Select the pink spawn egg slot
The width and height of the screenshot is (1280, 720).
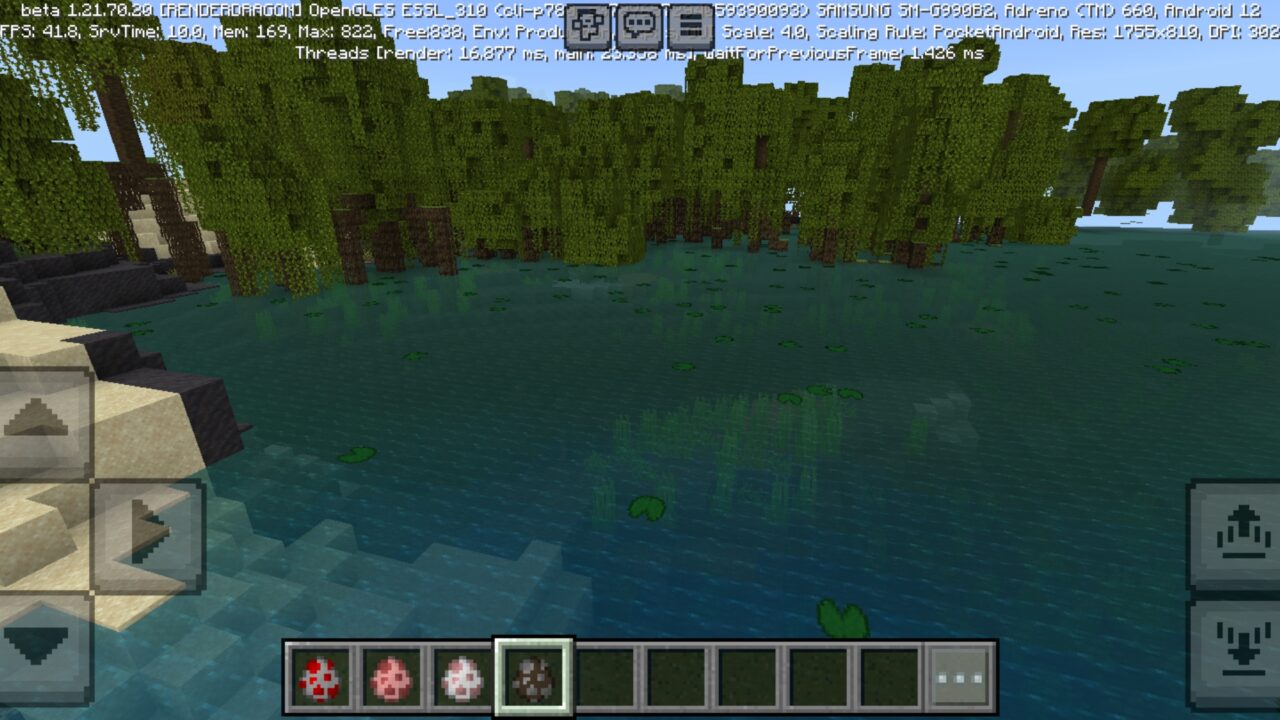point(391,677)
